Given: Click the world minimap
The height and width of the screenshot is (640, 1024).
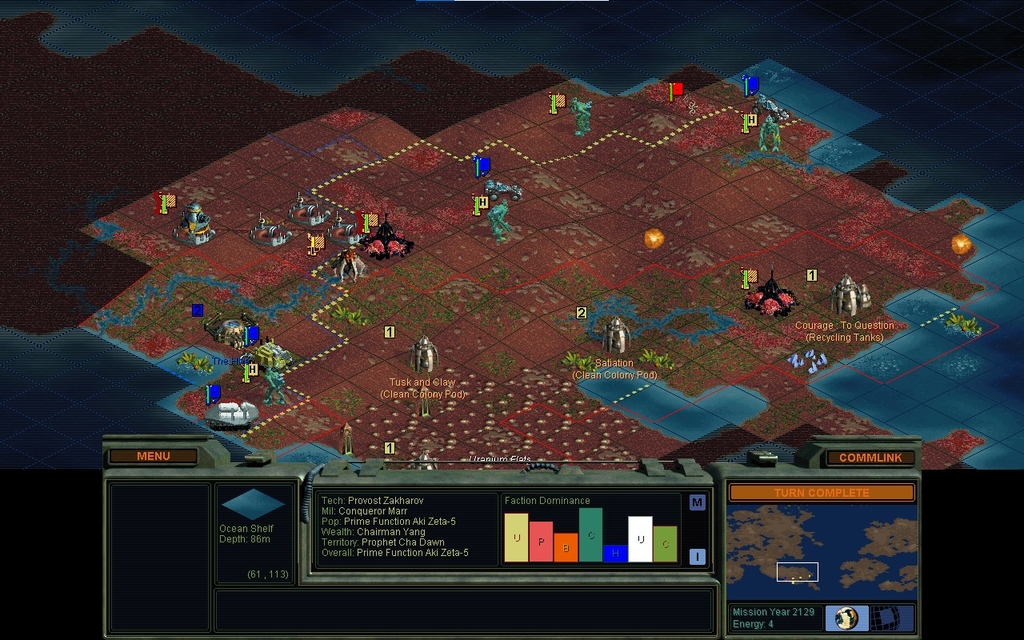Looking at the screenshot, I should pos(821,551).
